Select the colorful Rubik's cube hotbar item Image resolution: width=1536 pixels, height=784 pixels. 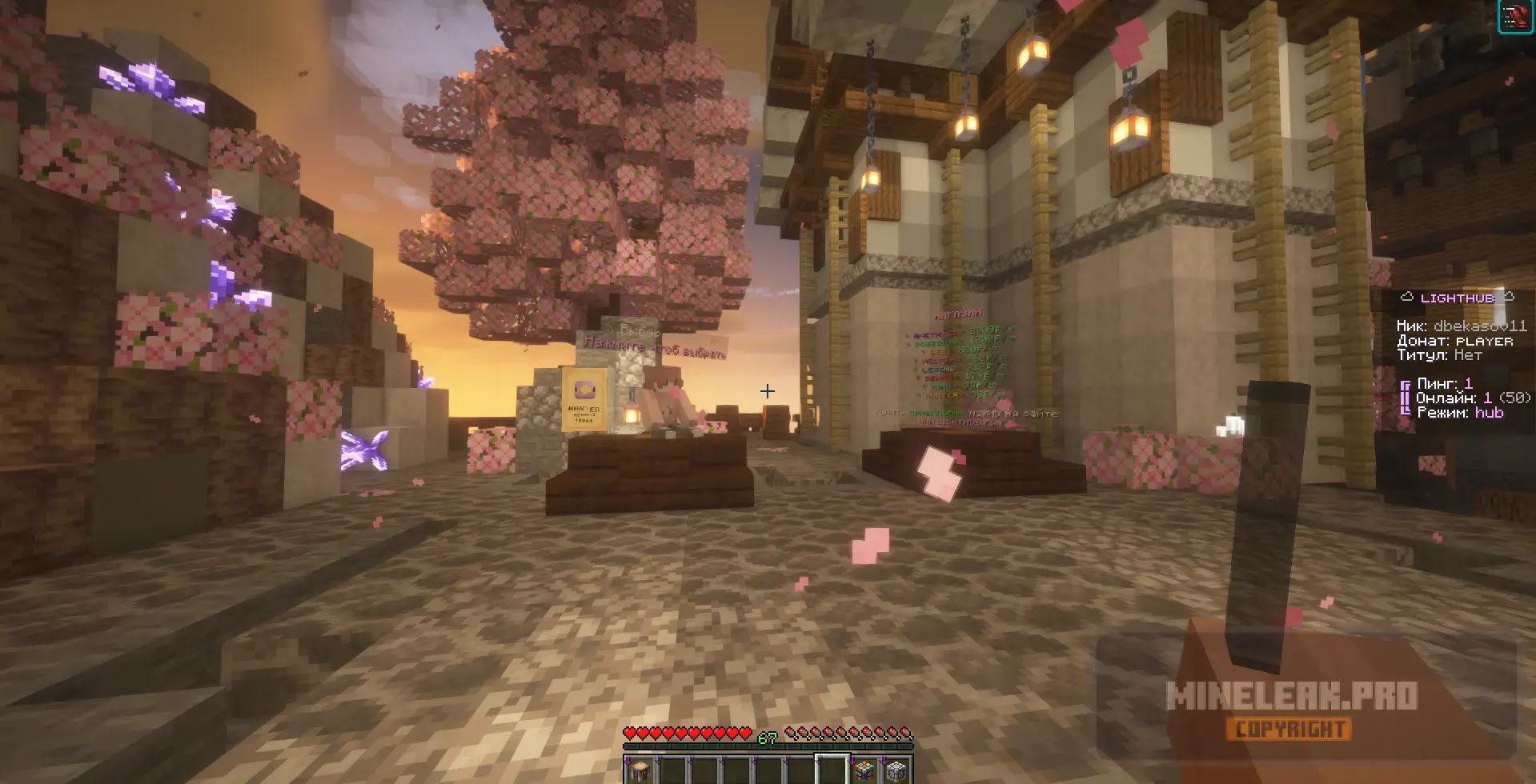[x=864, y=771]
